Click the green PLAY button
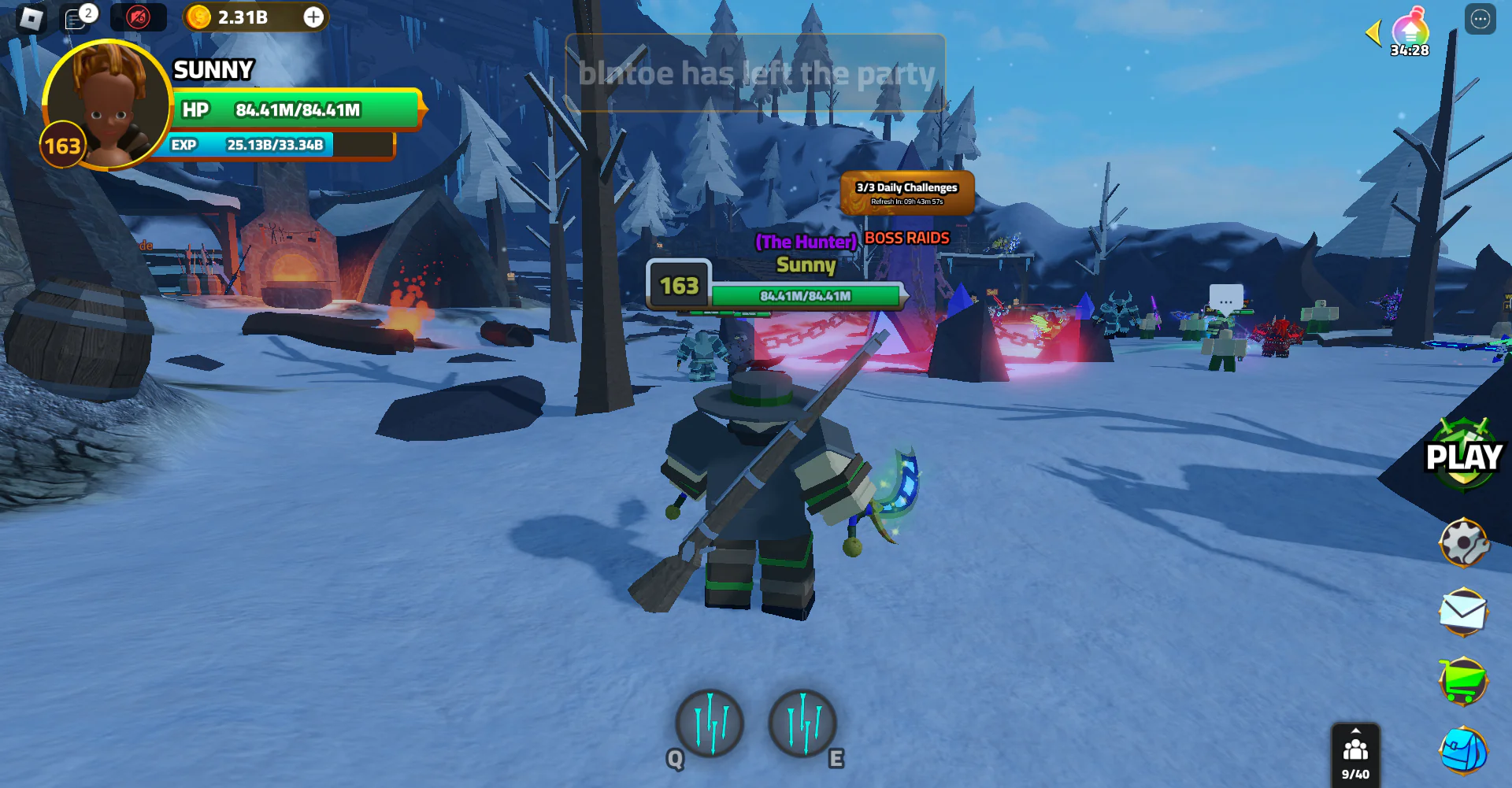1512x788 pixels. tap(1463, 455)
